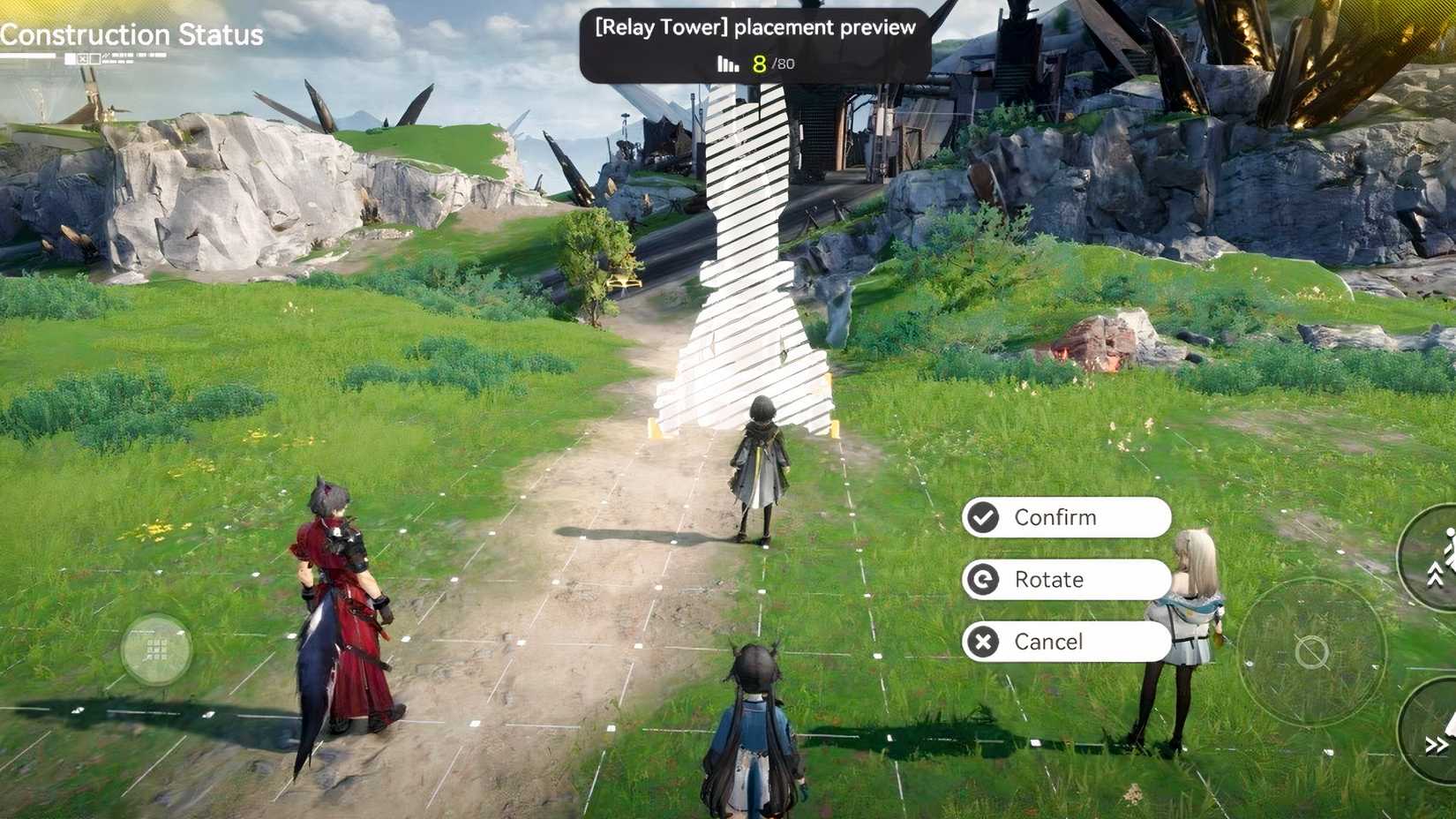Click the bar chart icon in placement preview

coord(725,63)
